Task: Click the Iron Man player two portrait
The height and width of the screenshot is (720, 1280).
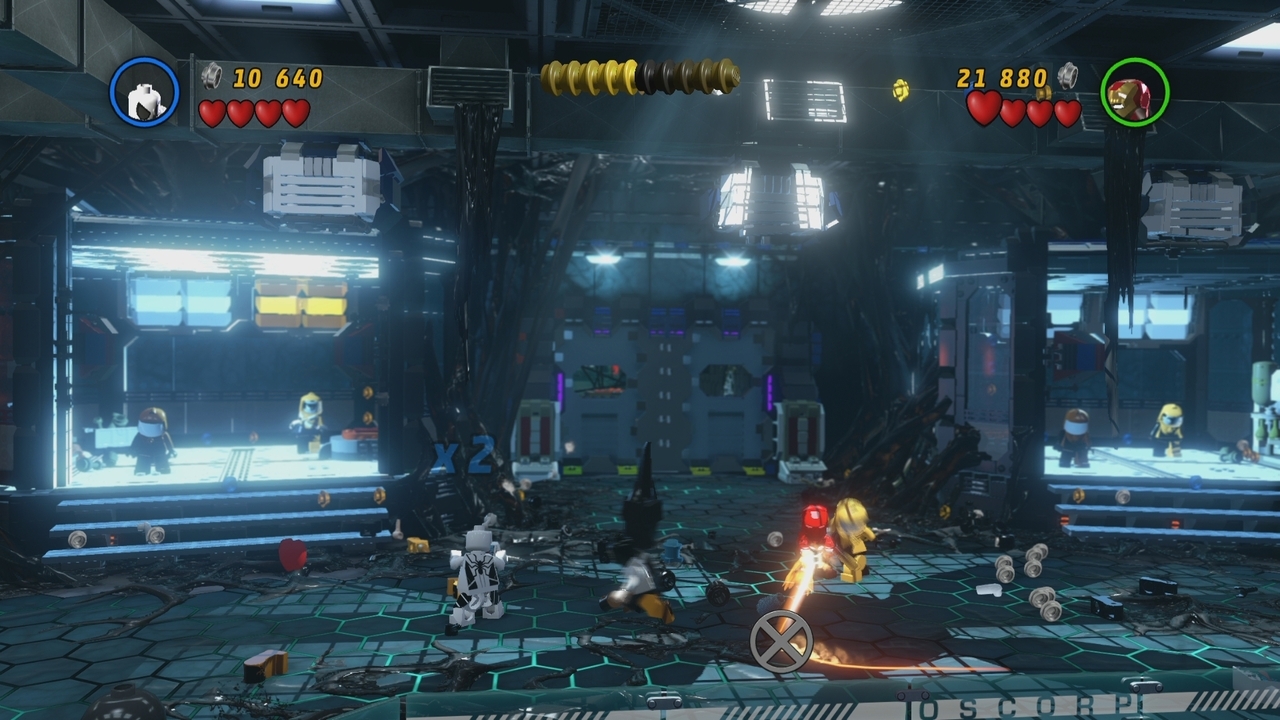Action: [x=1135, y=93]
